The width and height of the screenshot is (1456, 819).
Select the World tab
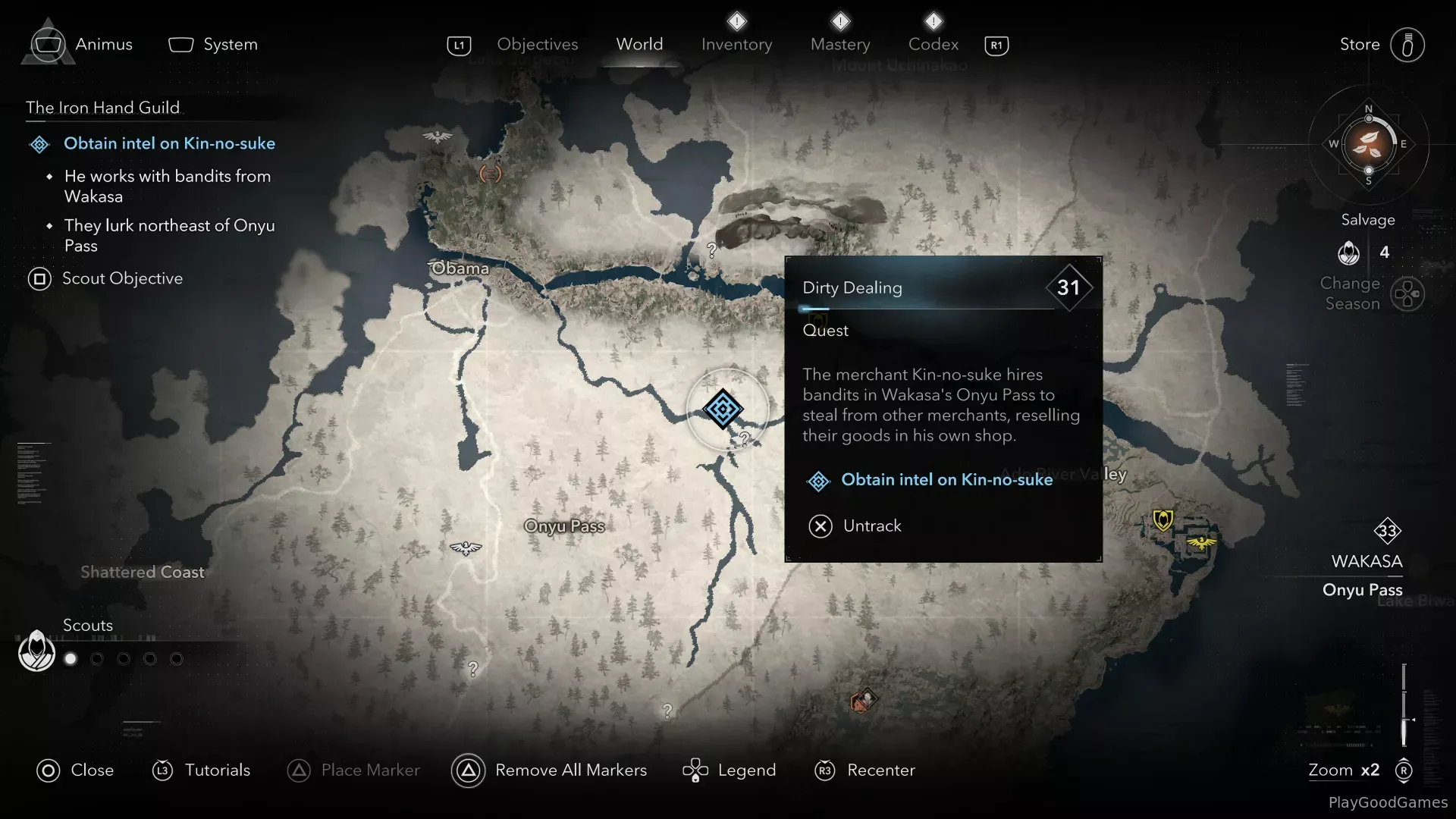pos(639,45)
